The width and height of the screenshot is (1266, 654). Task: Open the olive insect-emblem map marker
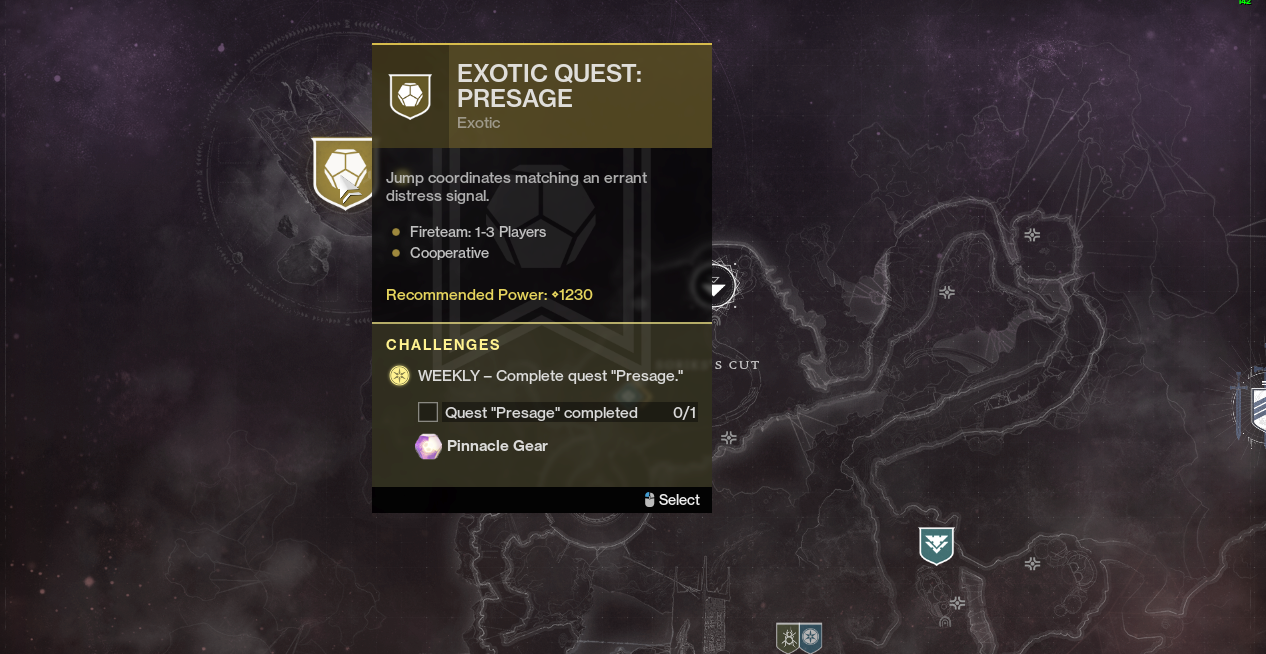pyautogui.click(x=788, y=637)
